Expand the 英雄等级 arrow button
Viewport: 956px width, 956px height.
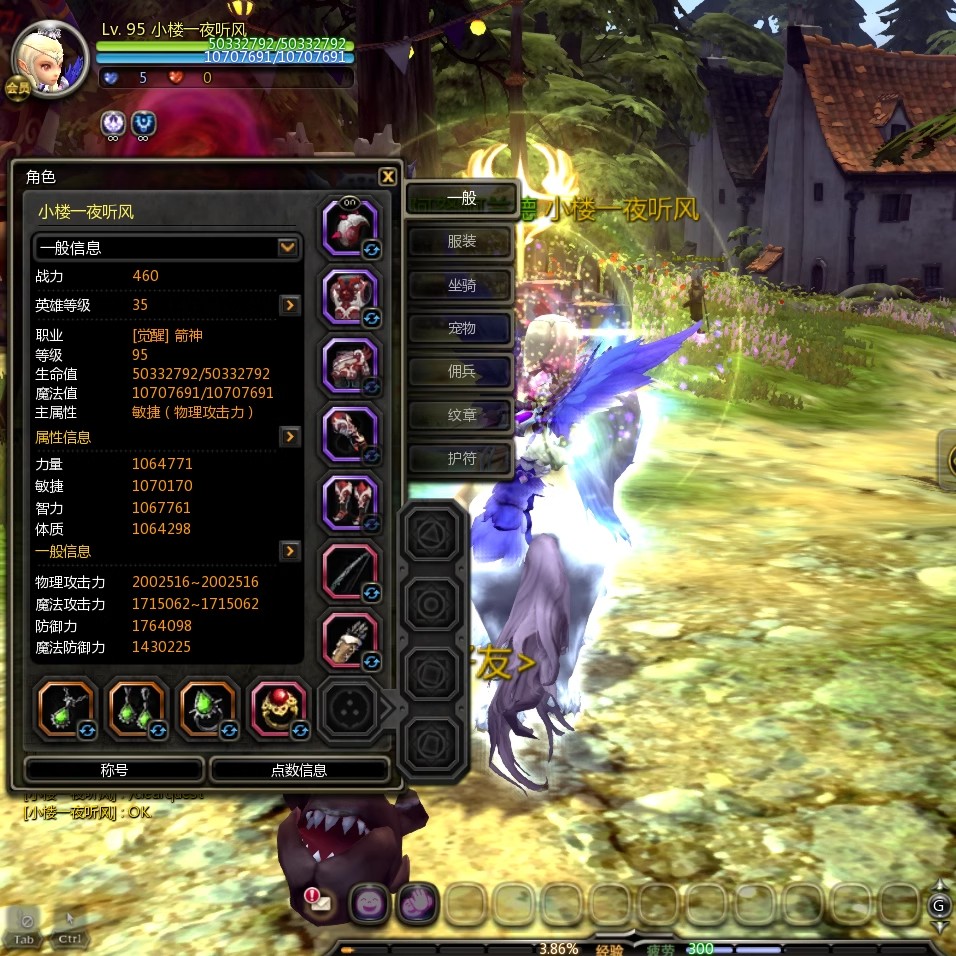[x=290, y=305]
